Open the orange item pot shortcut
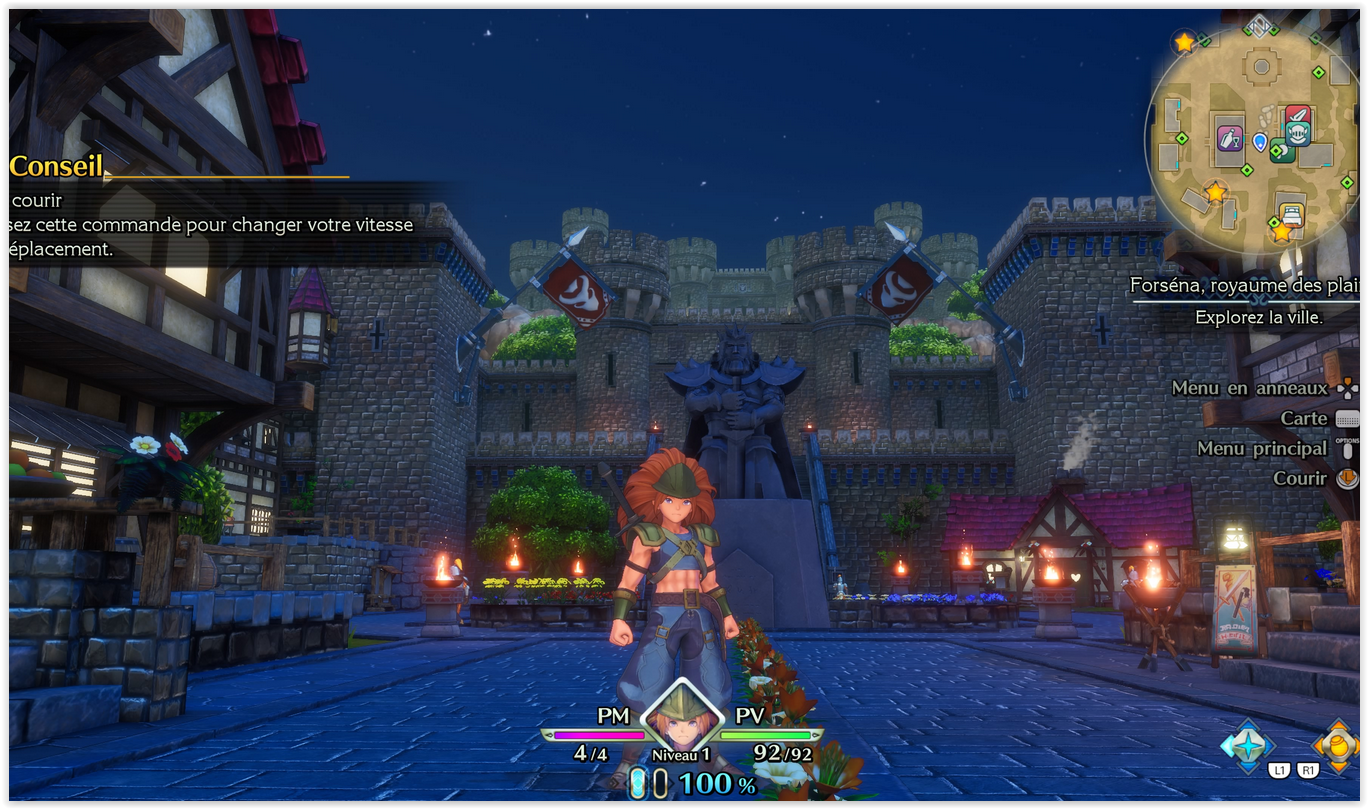Screen dimensions: 1368x809 [x=1336, y=744]
